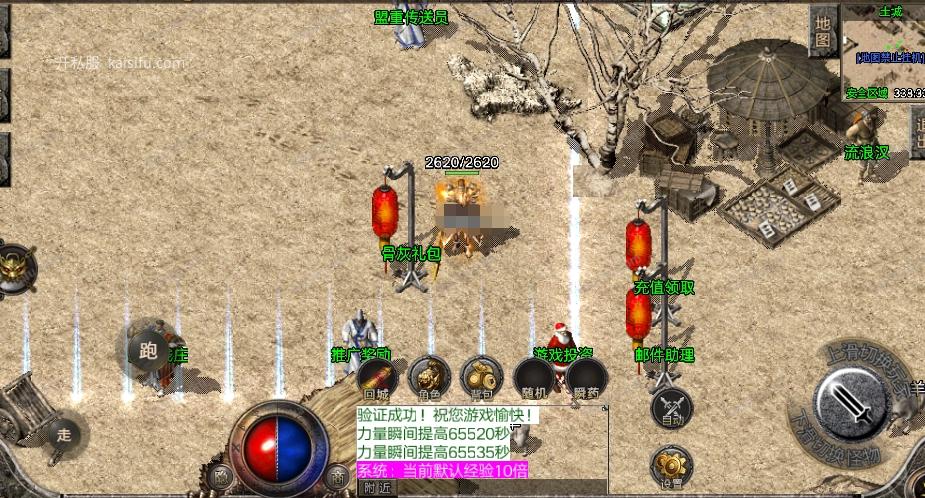Screen dimensions: 925x498
Task: Switch to 跑 run mode
Action: point(149,351)
